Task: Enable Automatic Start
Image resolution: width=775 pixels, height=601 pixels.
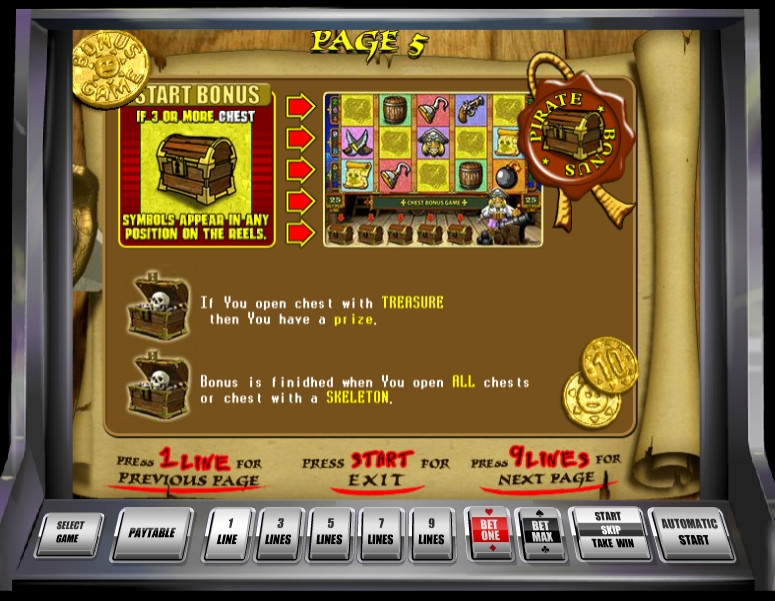Action: pyautogui.click(x=689, y=533)
